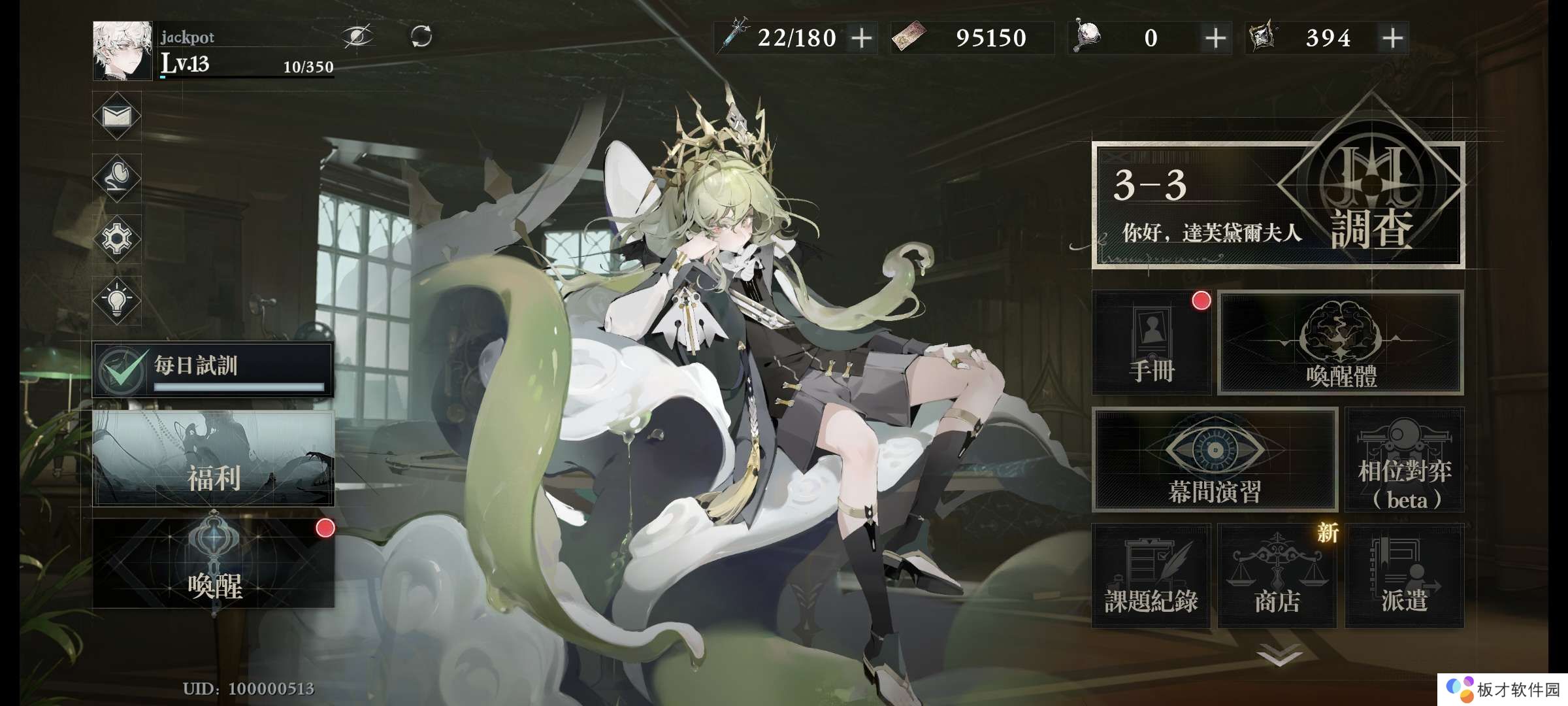
Task: Open the 課題紀錄 task records
Action: pyautogui.click(x=1151, y=576)
